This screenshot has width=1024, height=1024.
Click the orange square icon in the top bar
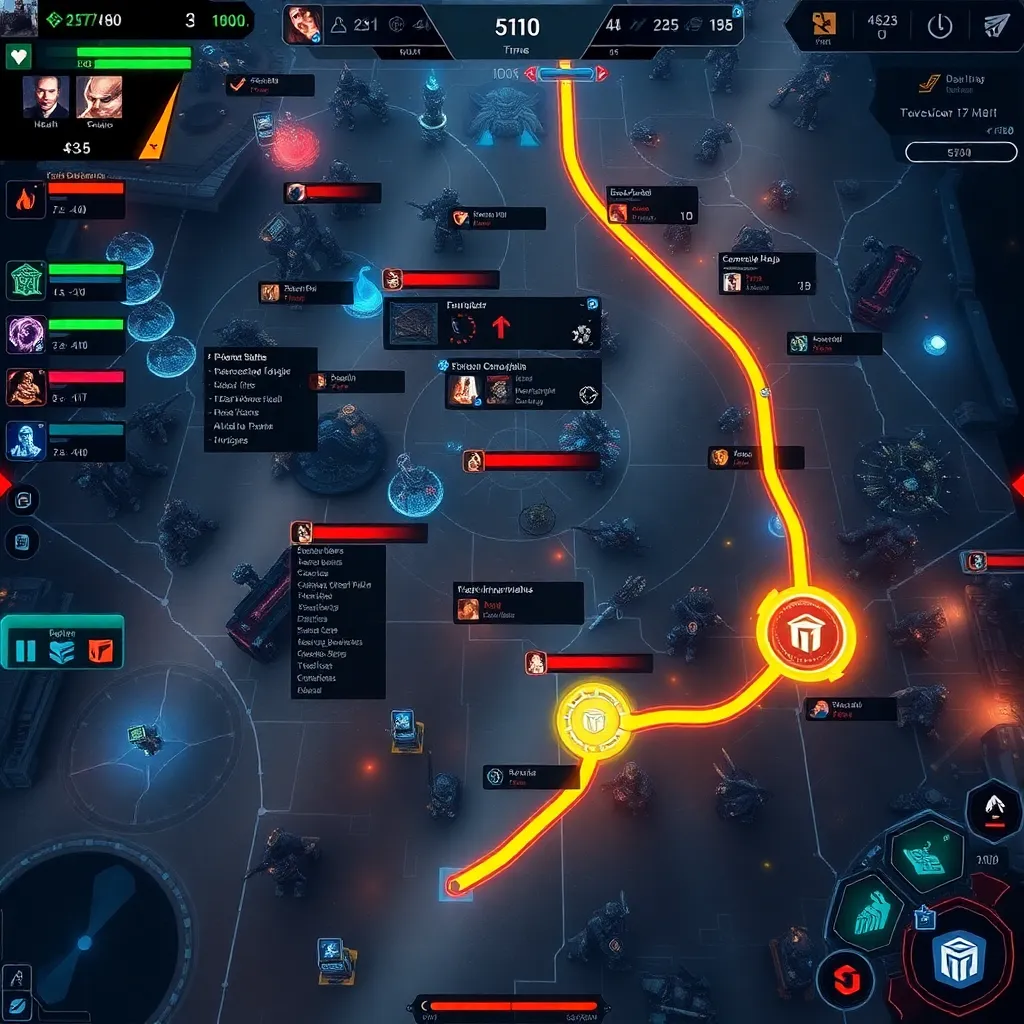coord(824,23)
